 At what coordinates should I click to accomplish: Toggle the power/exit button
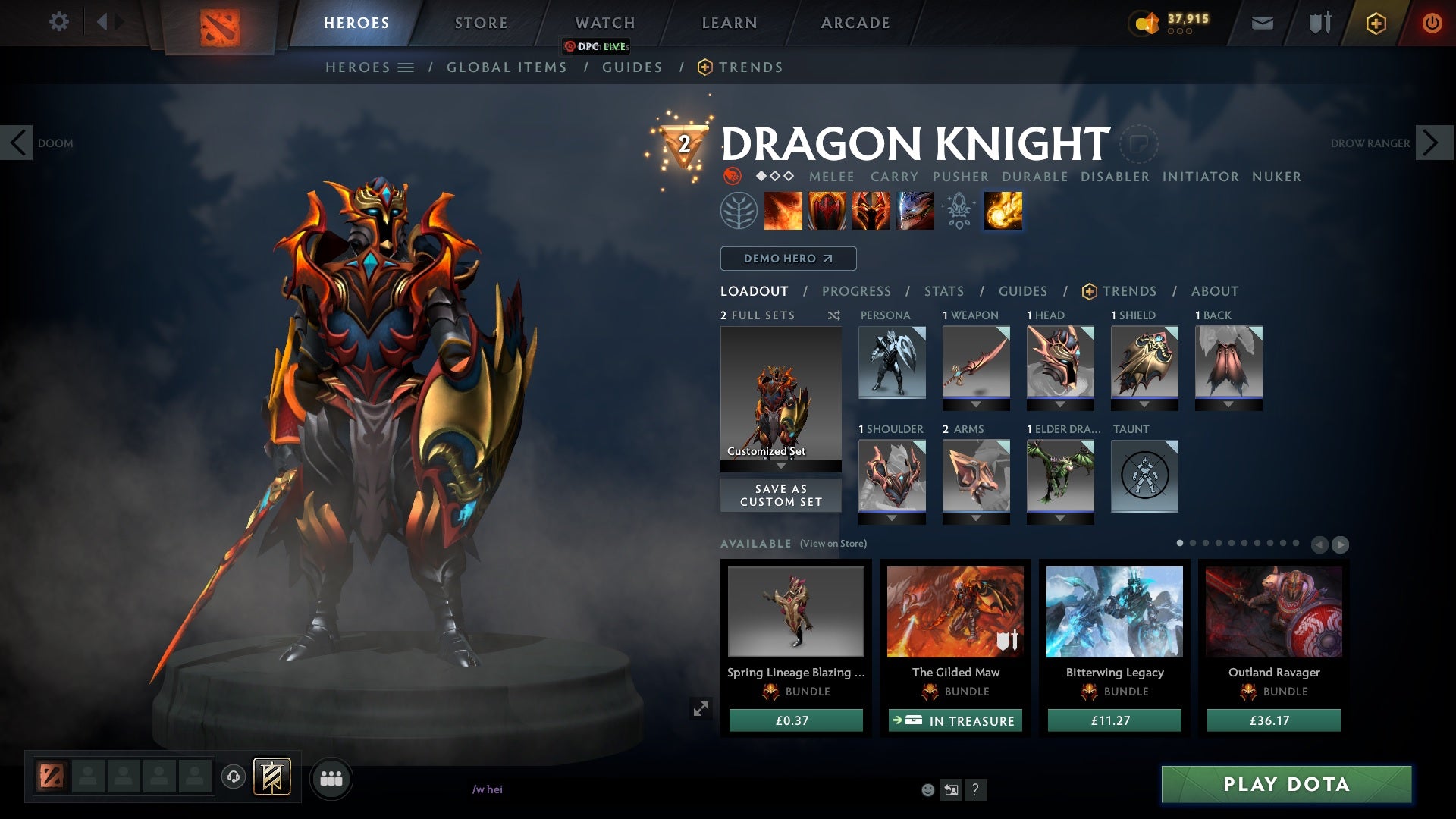coord(1432,23)
